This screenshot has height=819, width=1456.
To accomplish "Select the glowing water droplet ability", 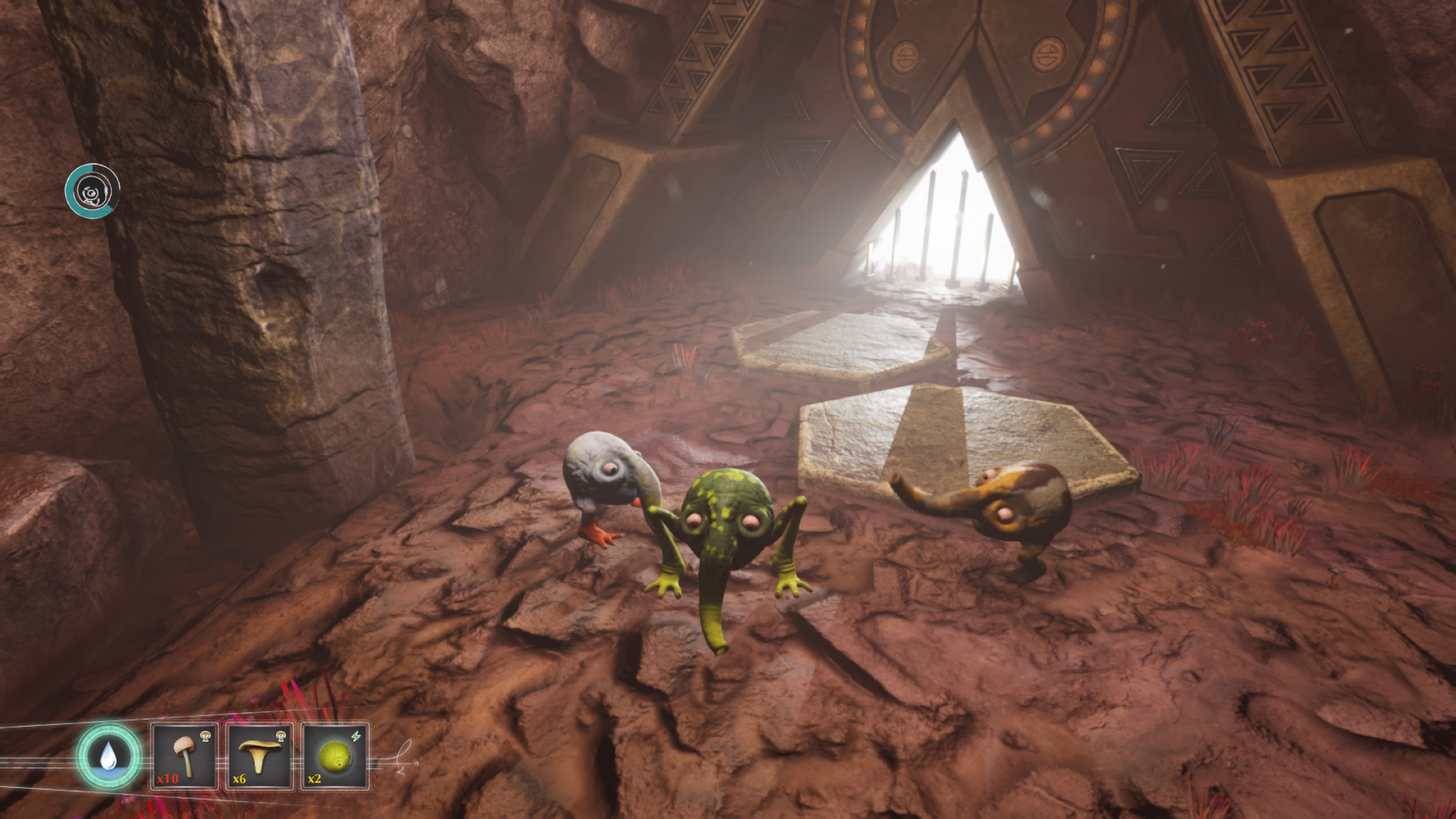I will click(x=108, y=756).
